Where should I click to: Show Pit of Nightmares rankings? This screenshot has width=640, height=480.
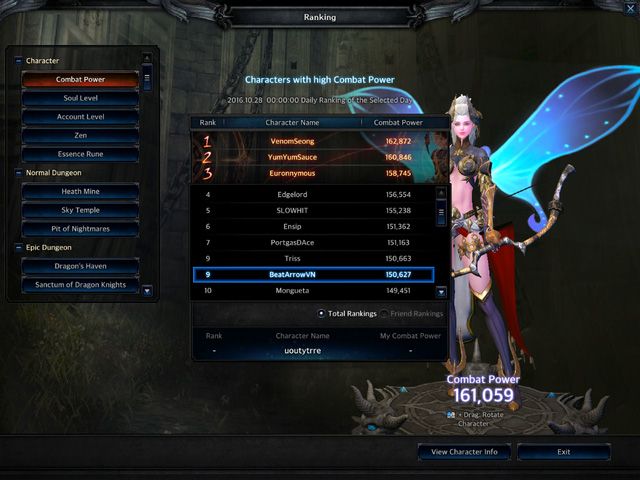click(80, 228)
